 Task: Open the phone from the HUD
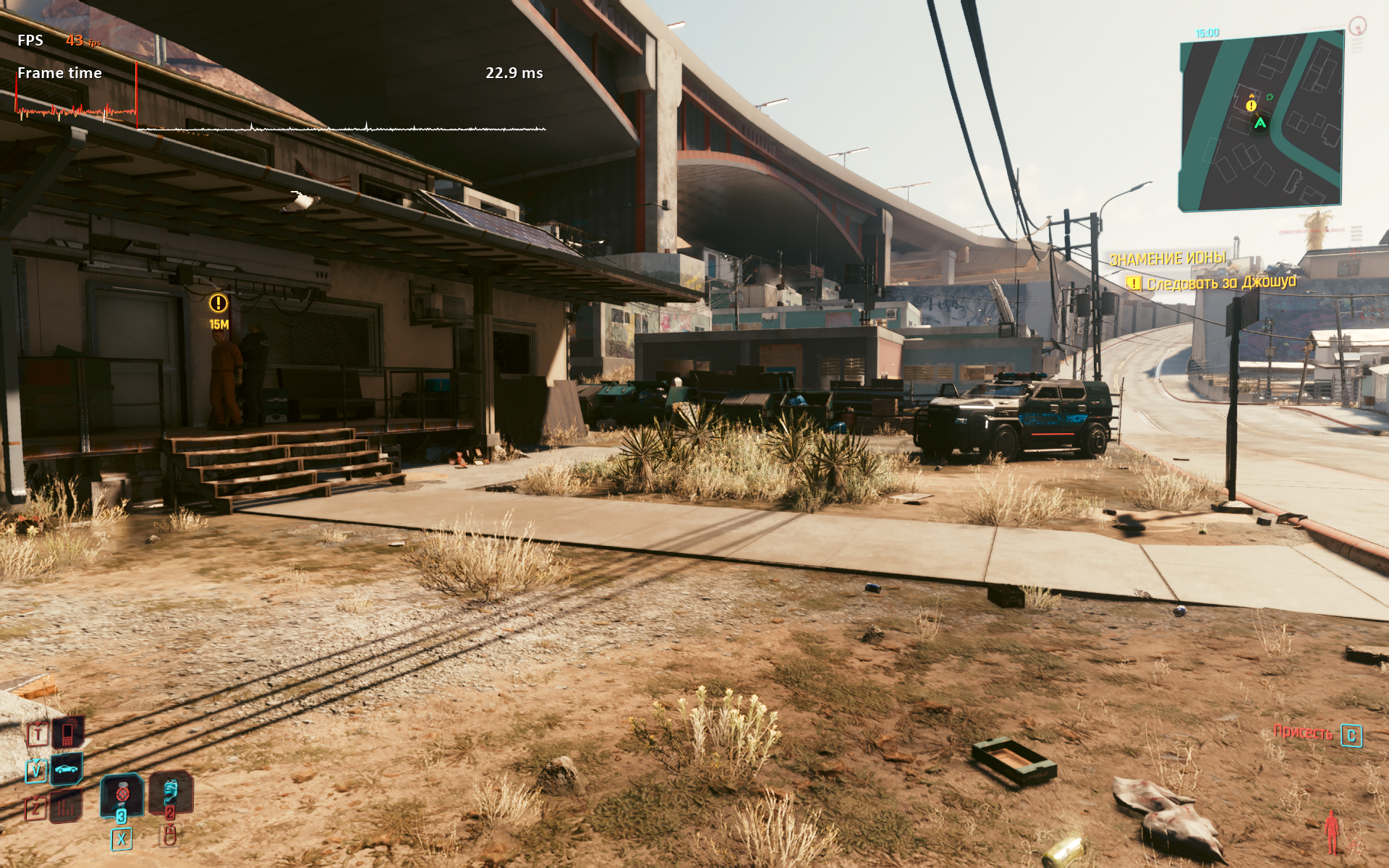(68, 733)
